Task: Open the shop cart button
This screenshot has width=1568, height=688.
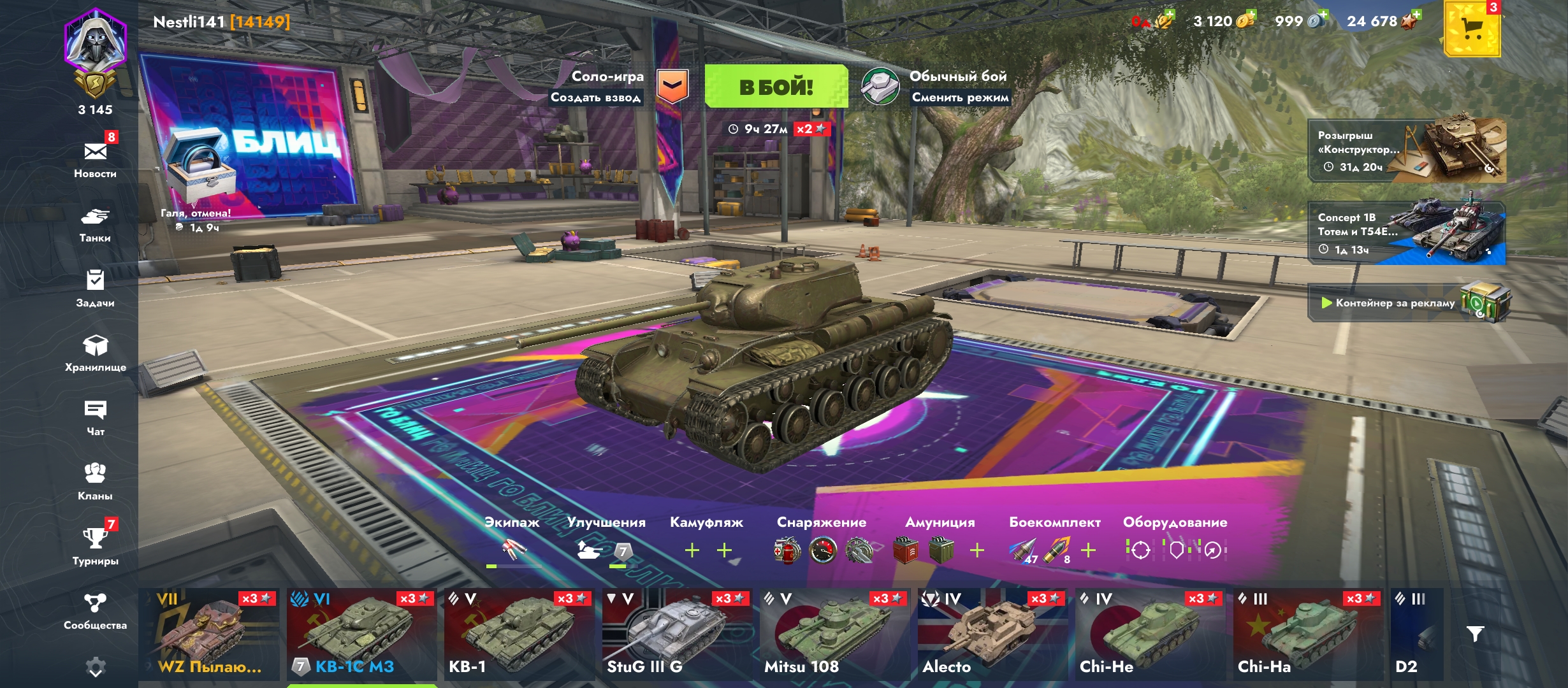Action: [x=1472, y=29]
